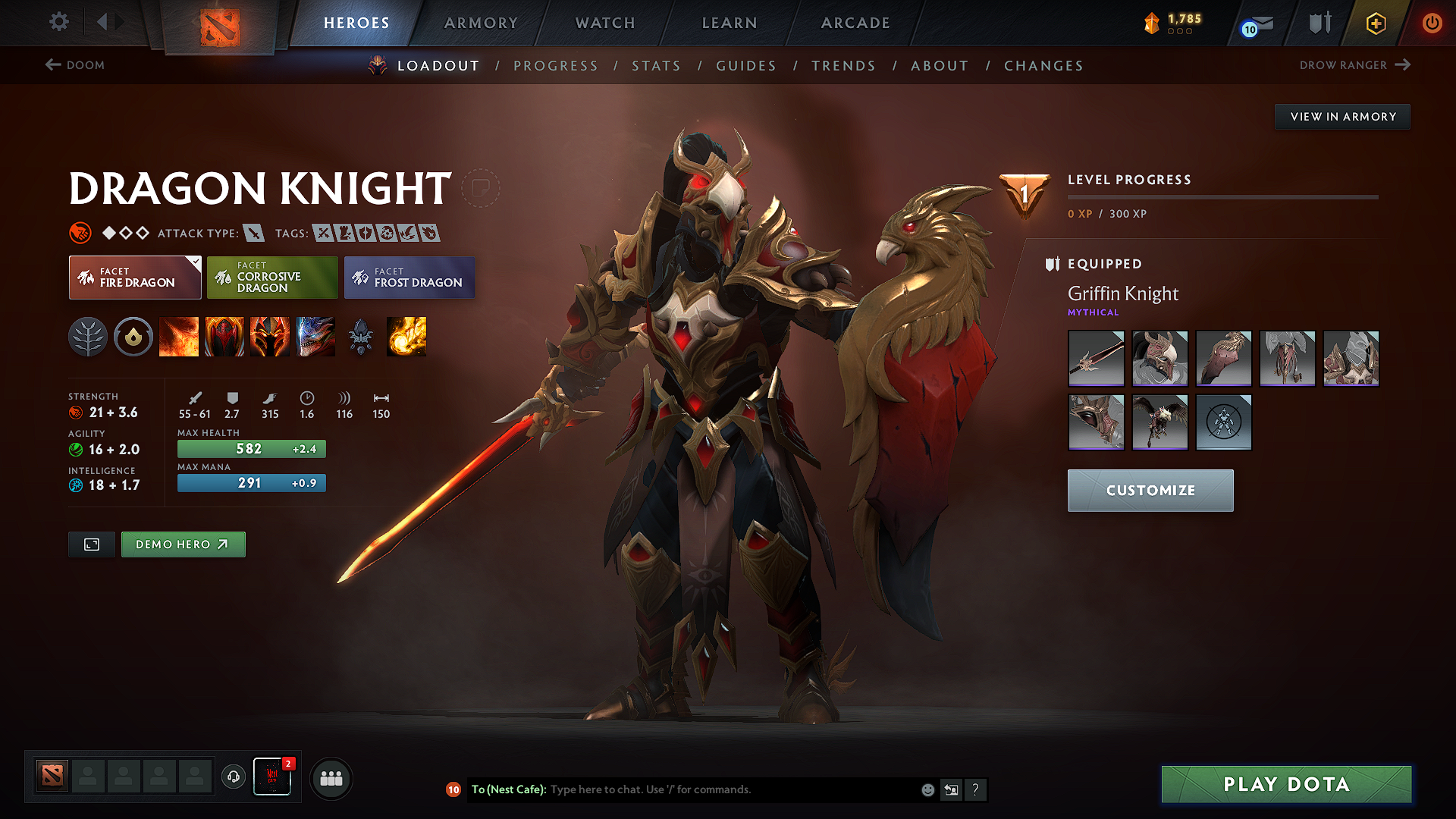Open the first equipped Griffin Knight item thumbnail
The image size is (1456, 819).
coord(1096,358)
